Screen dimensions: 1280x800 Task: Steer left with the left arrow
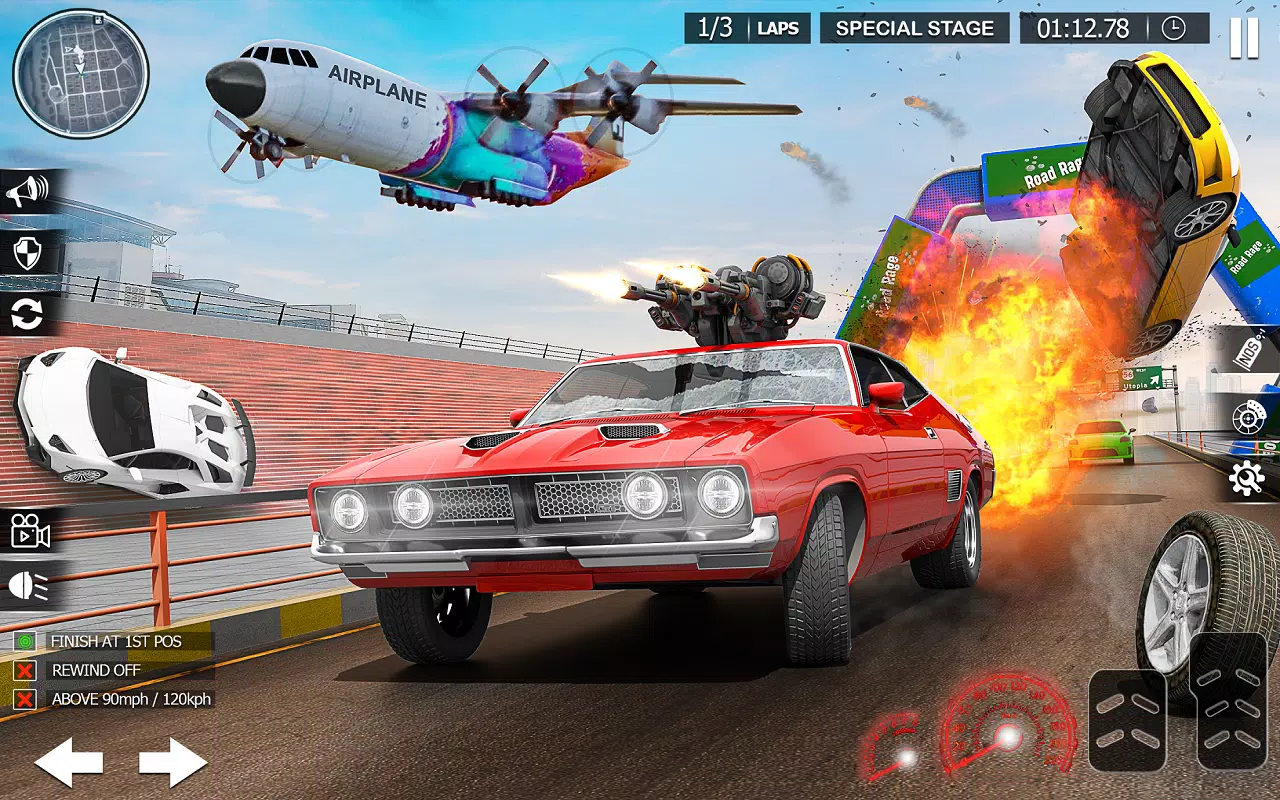(69, 763)
